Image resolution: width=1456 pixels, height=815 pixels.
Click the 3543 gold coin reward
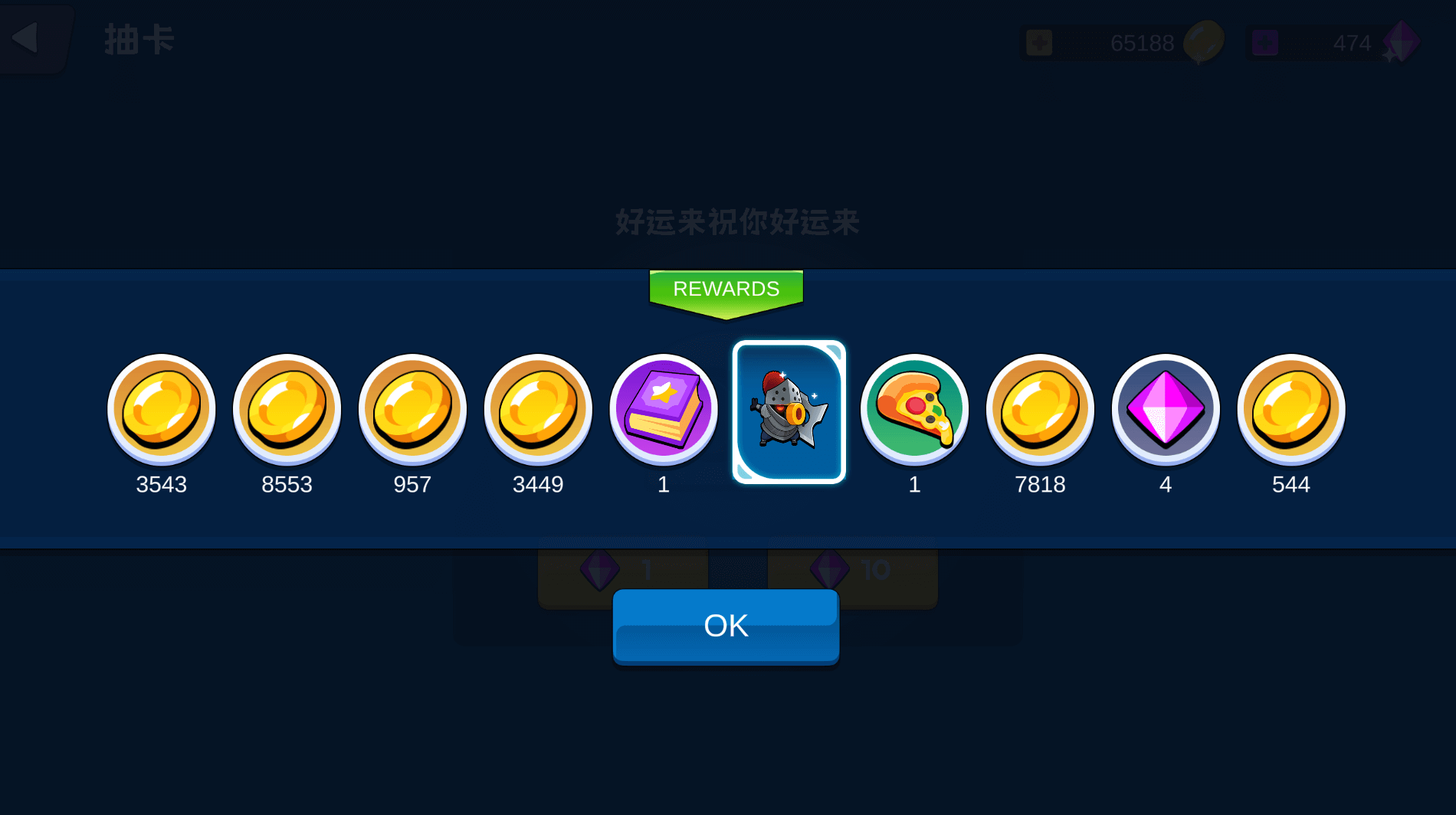(x=161, y=410)
